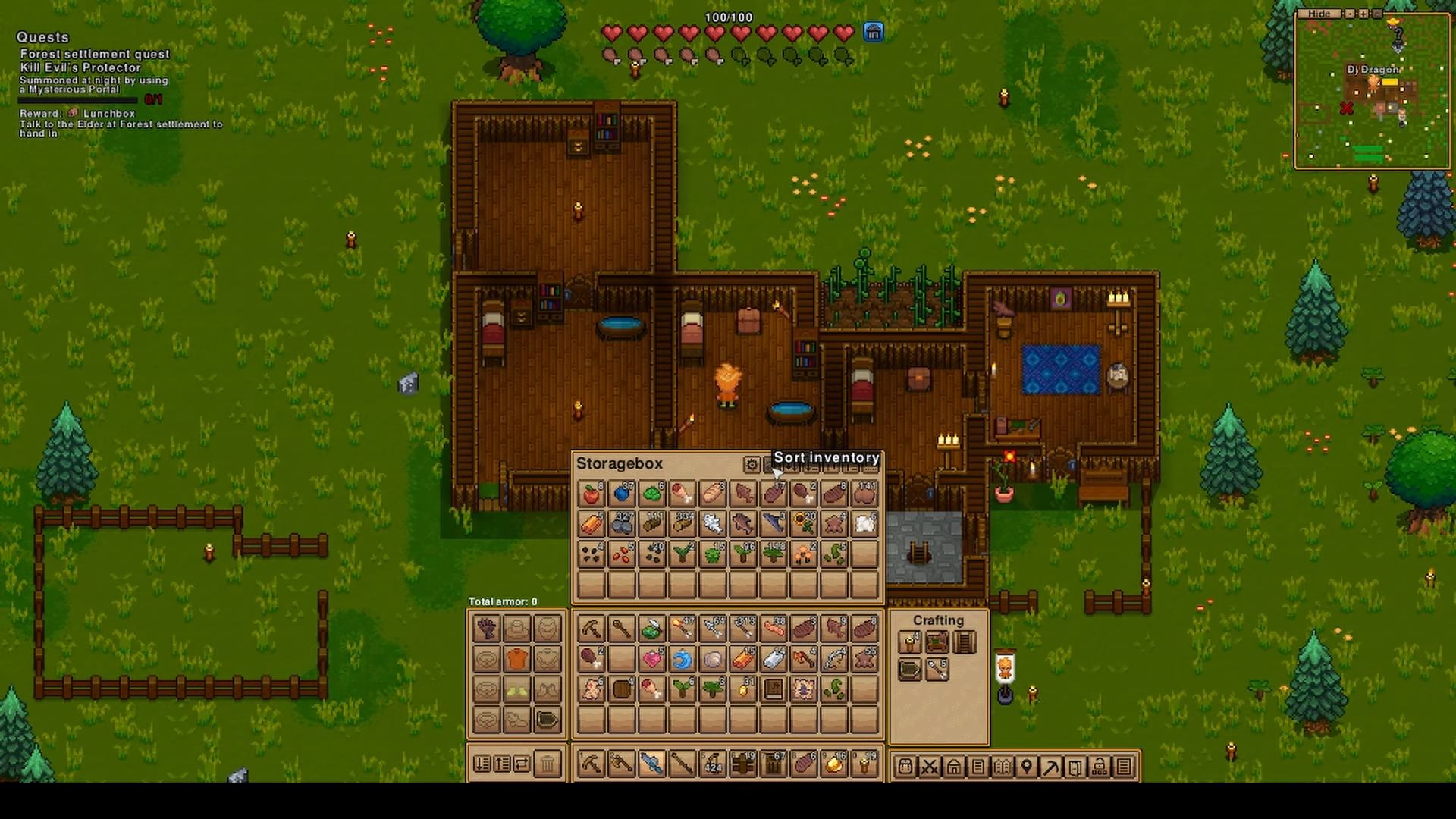
Task: Grab the stone stack from storage
Action: [622, 524]
